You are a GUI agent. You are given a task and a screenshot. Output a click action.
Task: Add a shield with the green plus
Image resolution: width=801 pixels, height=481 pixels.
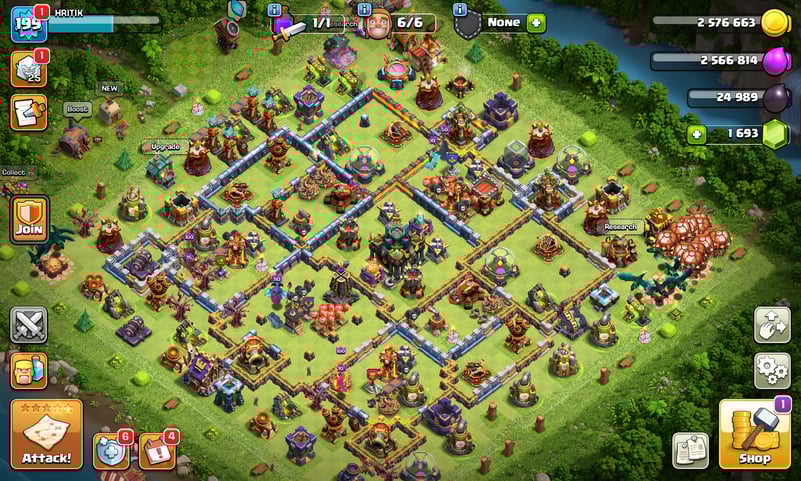[536, 22]
